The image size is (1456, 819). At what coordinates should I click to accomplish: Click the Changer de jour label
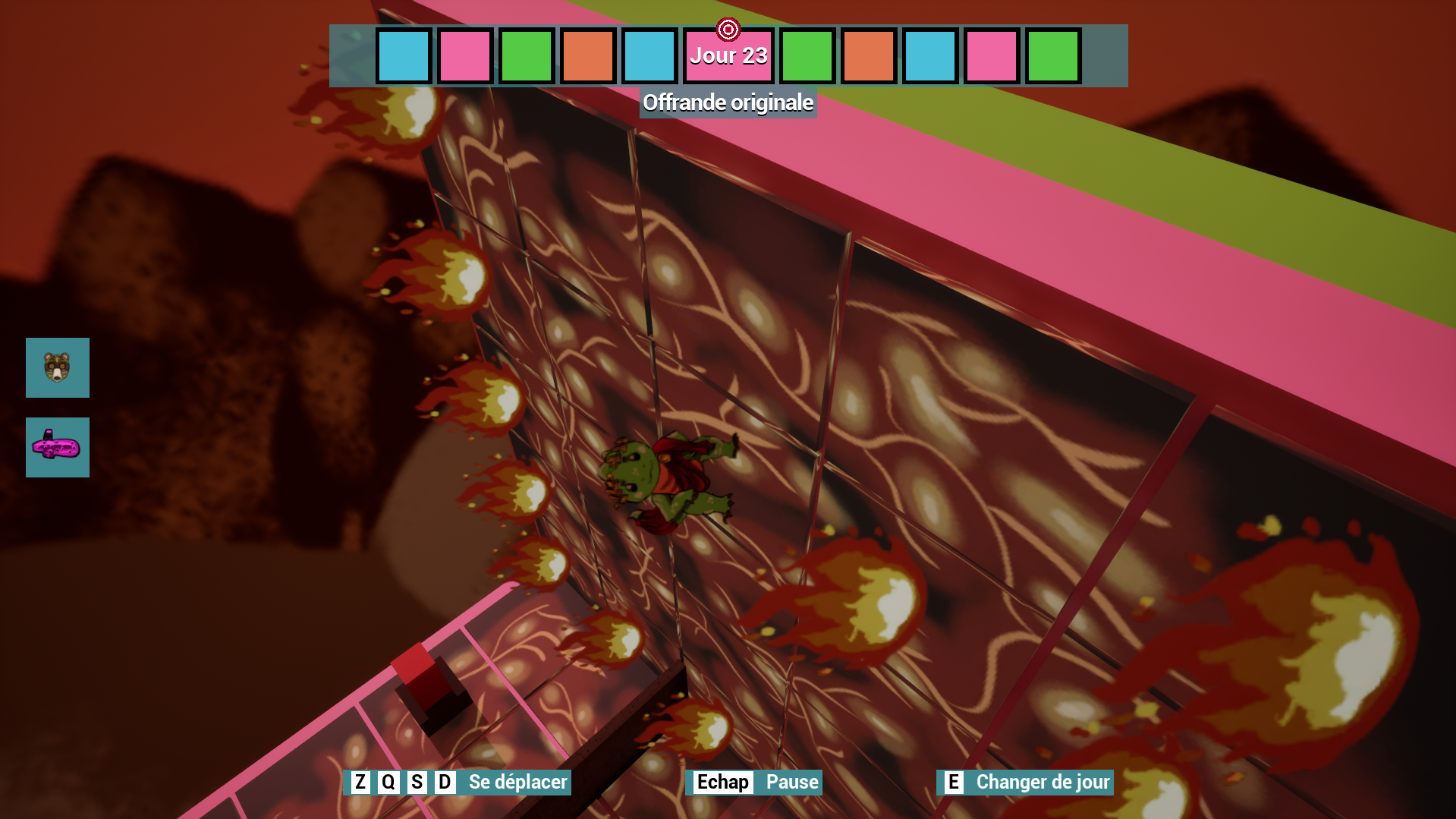click(x=1042, y=782)
